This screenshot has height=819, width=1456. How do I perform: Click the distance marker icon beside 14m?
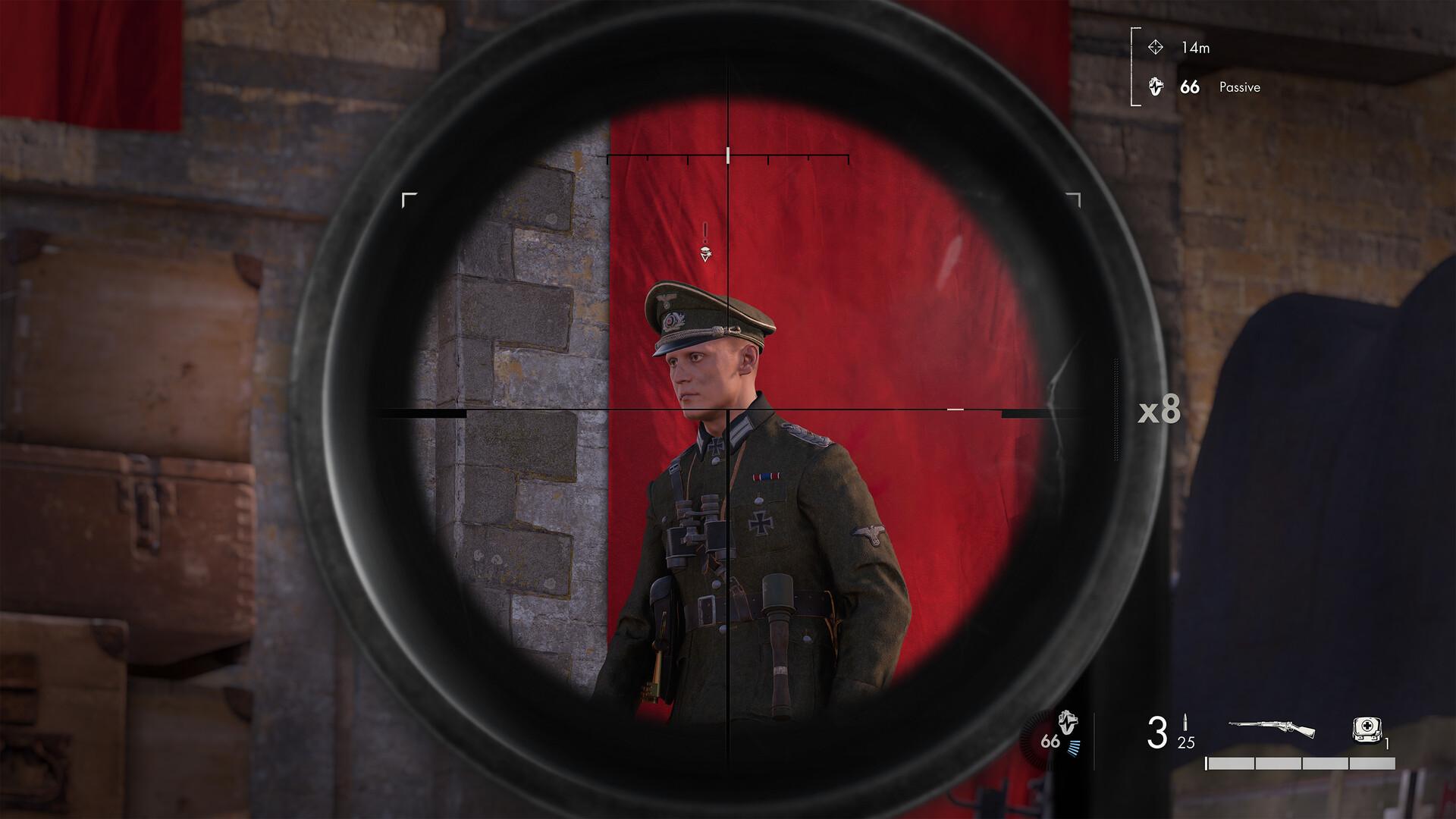1156,49
